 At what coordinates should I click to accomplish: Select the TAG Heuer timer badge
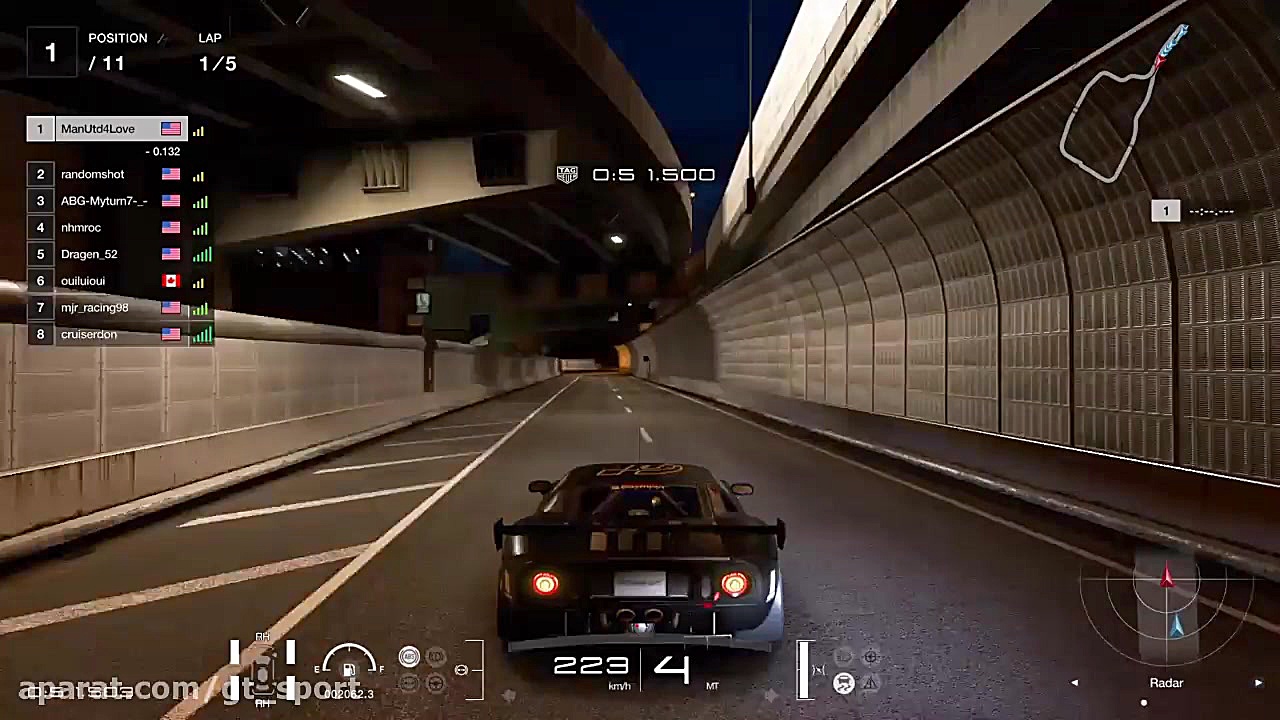[x=567, y=174]
